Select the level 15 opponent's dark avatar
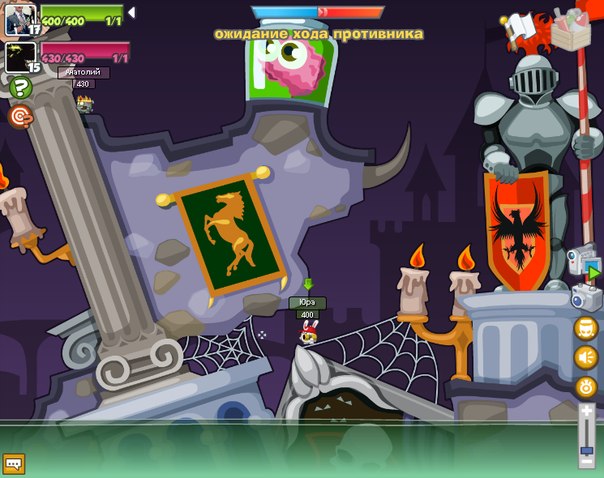The height and width of the screenshot is (478, 604). coord(20,56)
